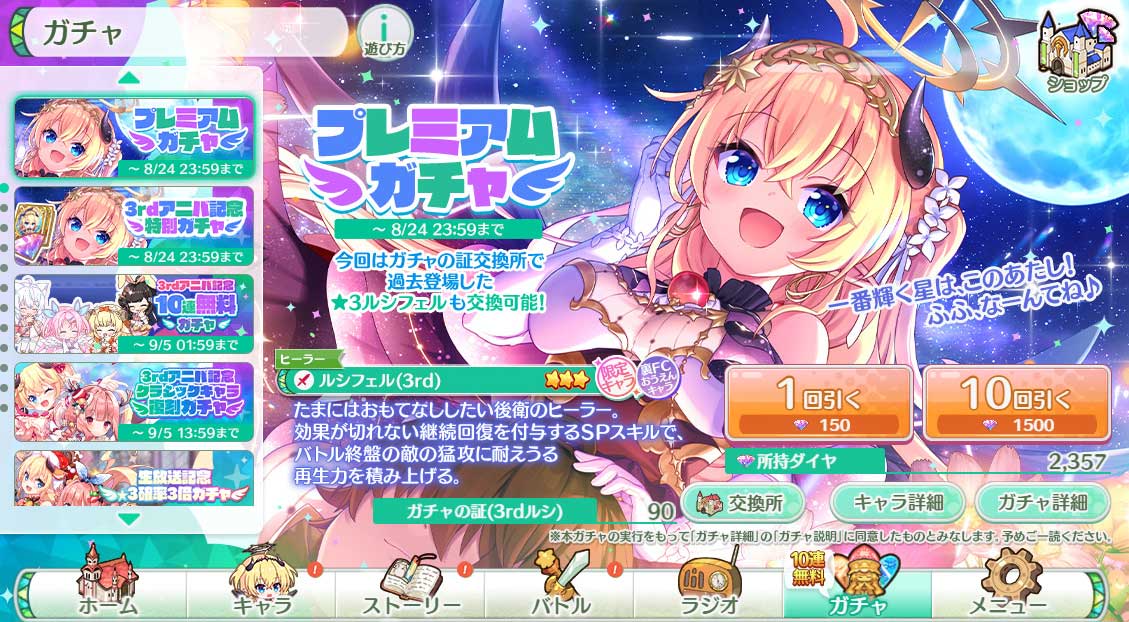1129x622 pixels.
Task: Click the banner list down arrow
Action: point(129,519)
